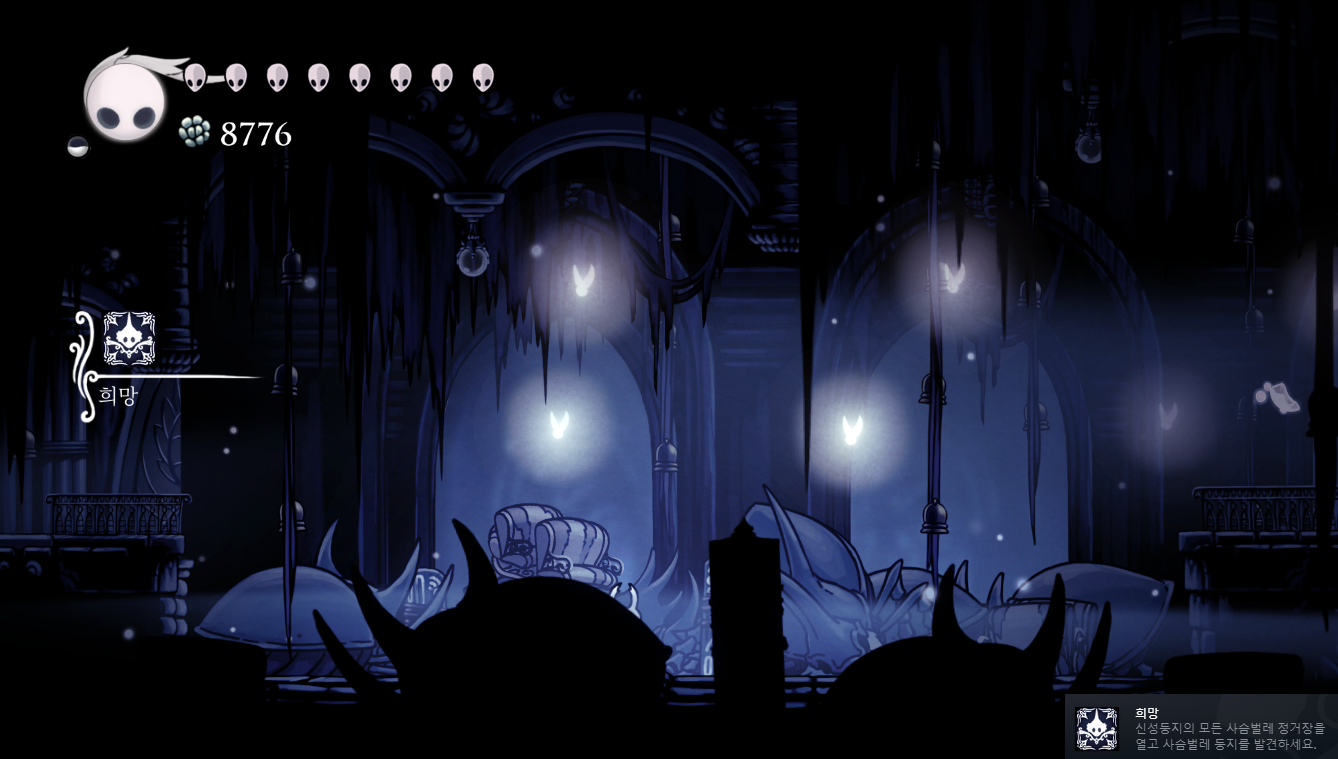Open the Steam 희망 achievement notification with description

click(x=1200, y=727)
